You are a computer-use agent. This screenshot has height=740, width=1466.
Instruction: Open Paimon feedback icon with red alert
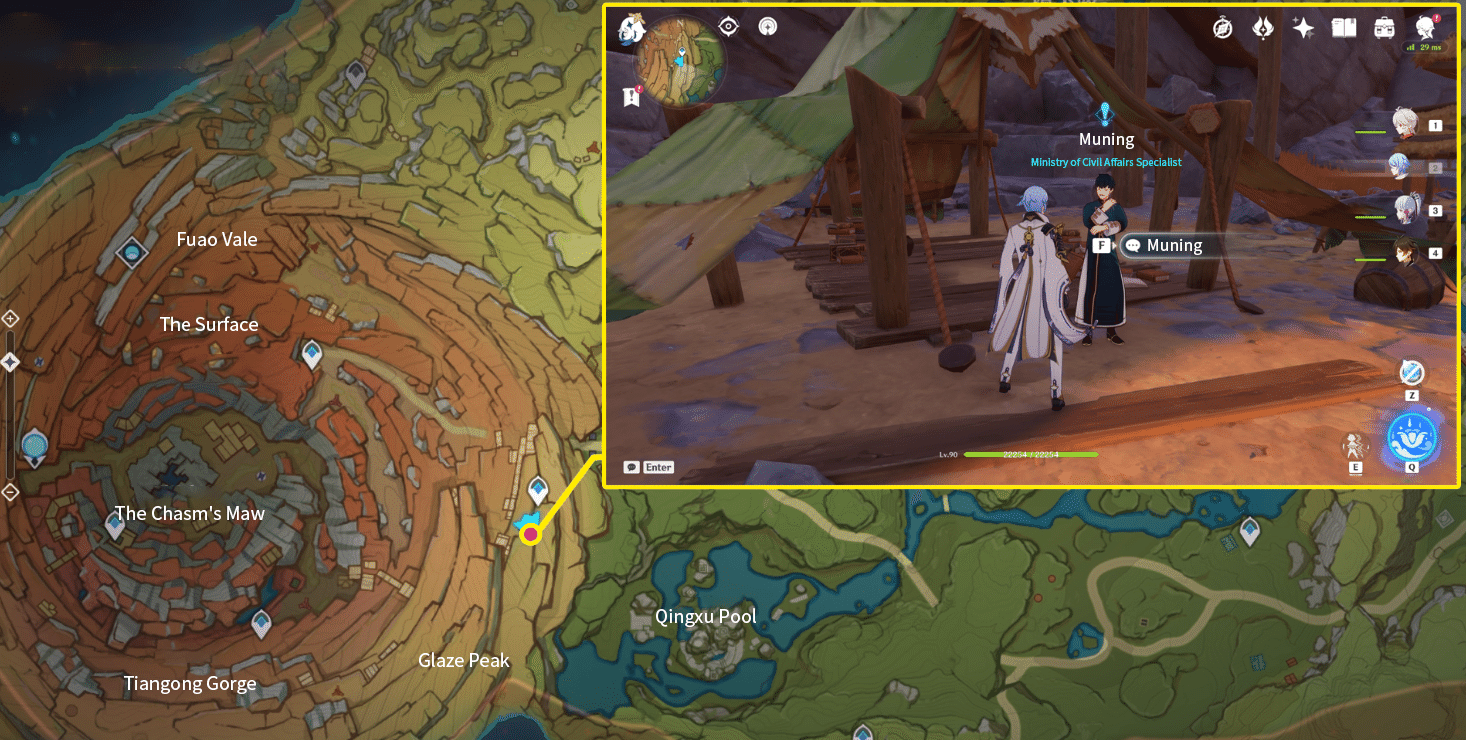(x=1424, y=27)
